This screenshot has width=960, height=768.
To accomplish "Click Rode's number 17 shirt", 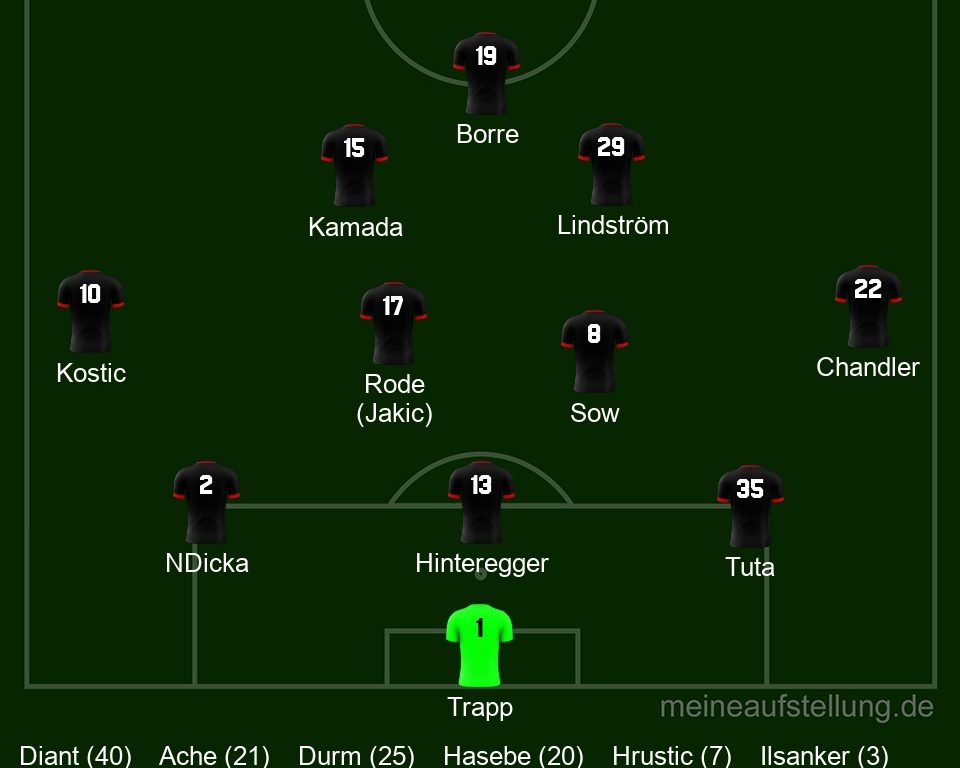I will tap(393, 322).
